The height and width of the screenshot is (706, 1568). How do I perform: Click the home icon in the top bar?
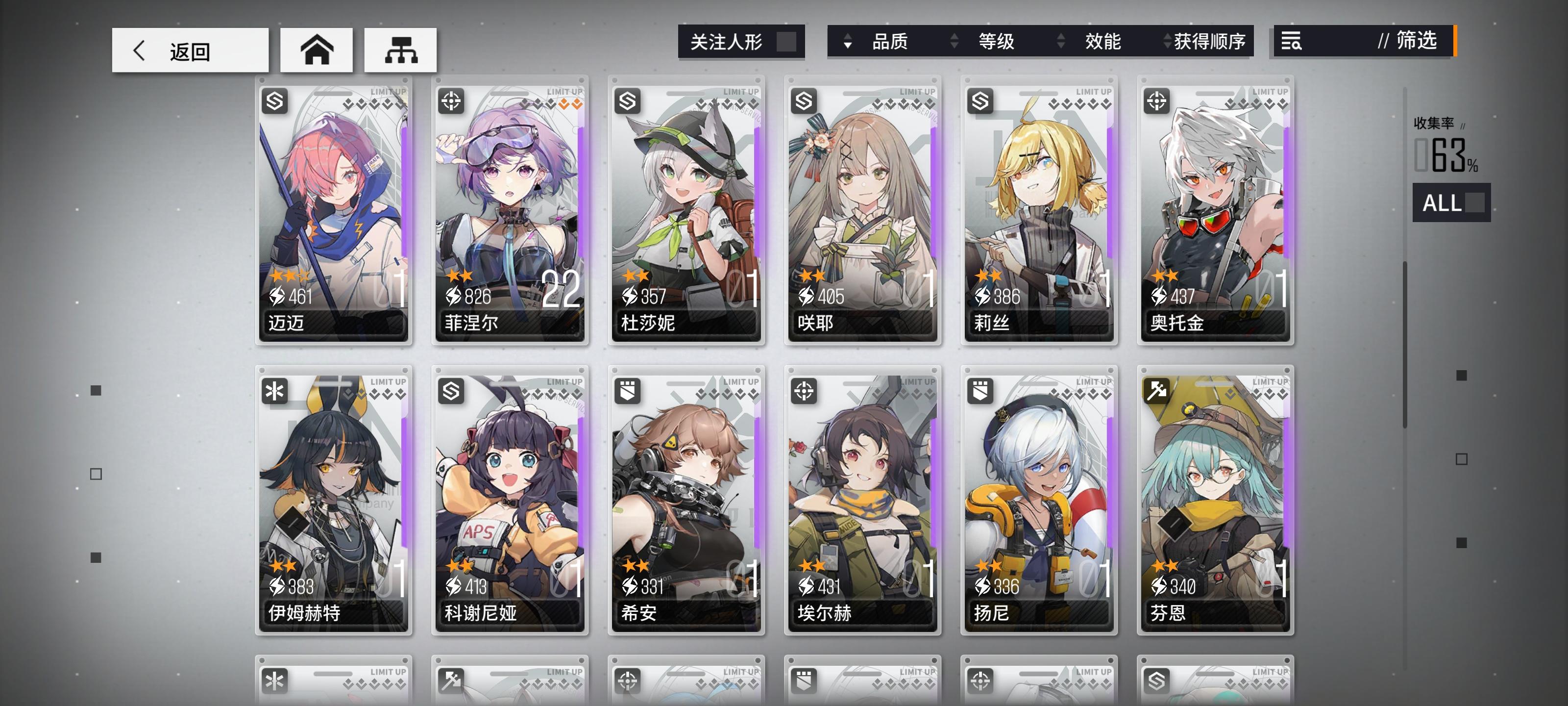click(x=316, y=50)
